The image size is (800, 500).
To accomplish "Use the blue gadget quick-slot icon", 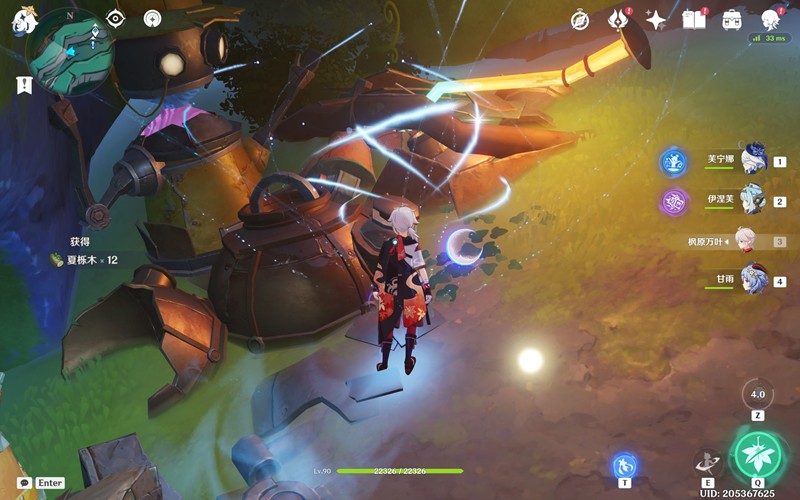I will click(x=624, y=465).
